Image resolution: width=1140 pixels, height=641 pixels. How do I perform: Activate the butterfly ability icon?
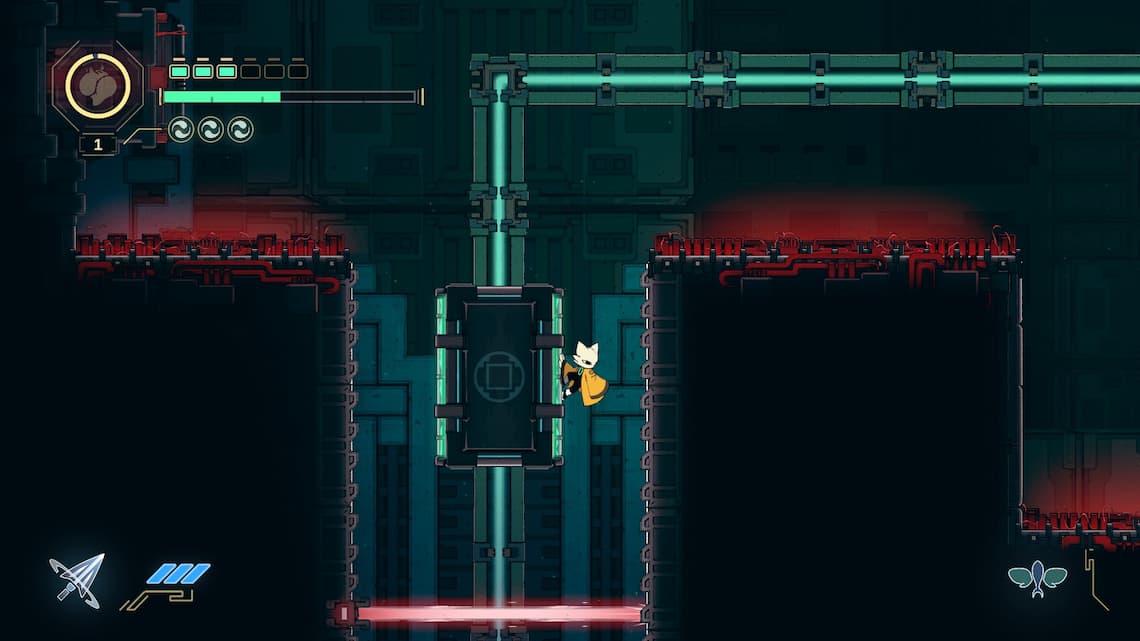1037,577
